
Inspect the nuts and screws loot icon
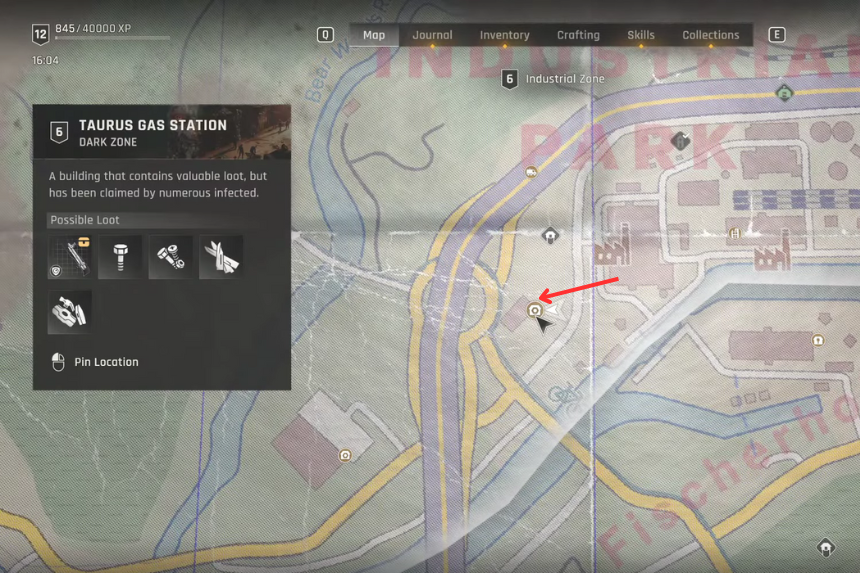tap(171, 257)
